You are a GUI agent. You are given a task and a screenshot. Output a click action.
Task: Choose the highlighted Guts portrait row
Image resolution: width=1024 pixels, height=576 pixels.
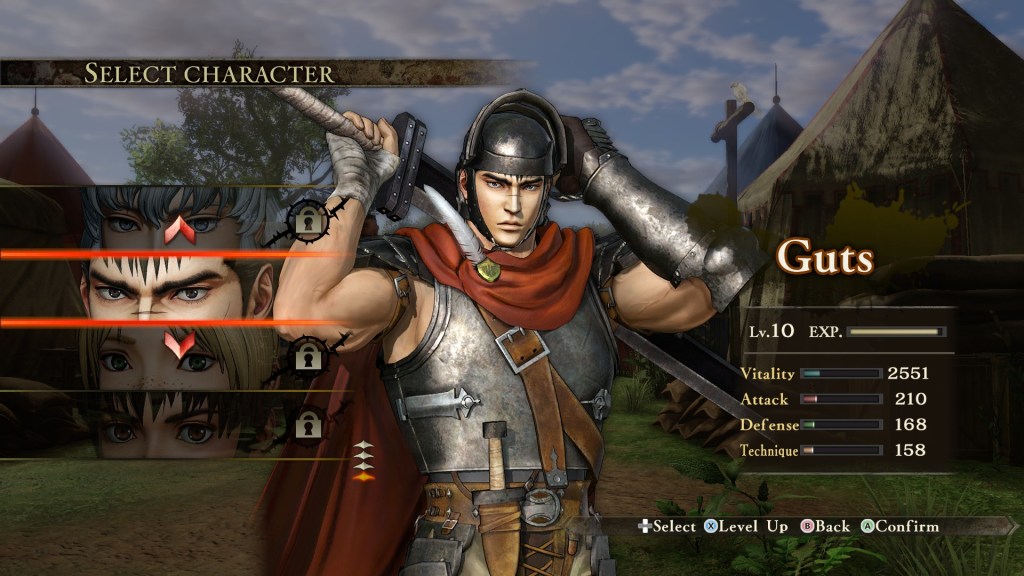pyautogui.click(x=180, y=288)
